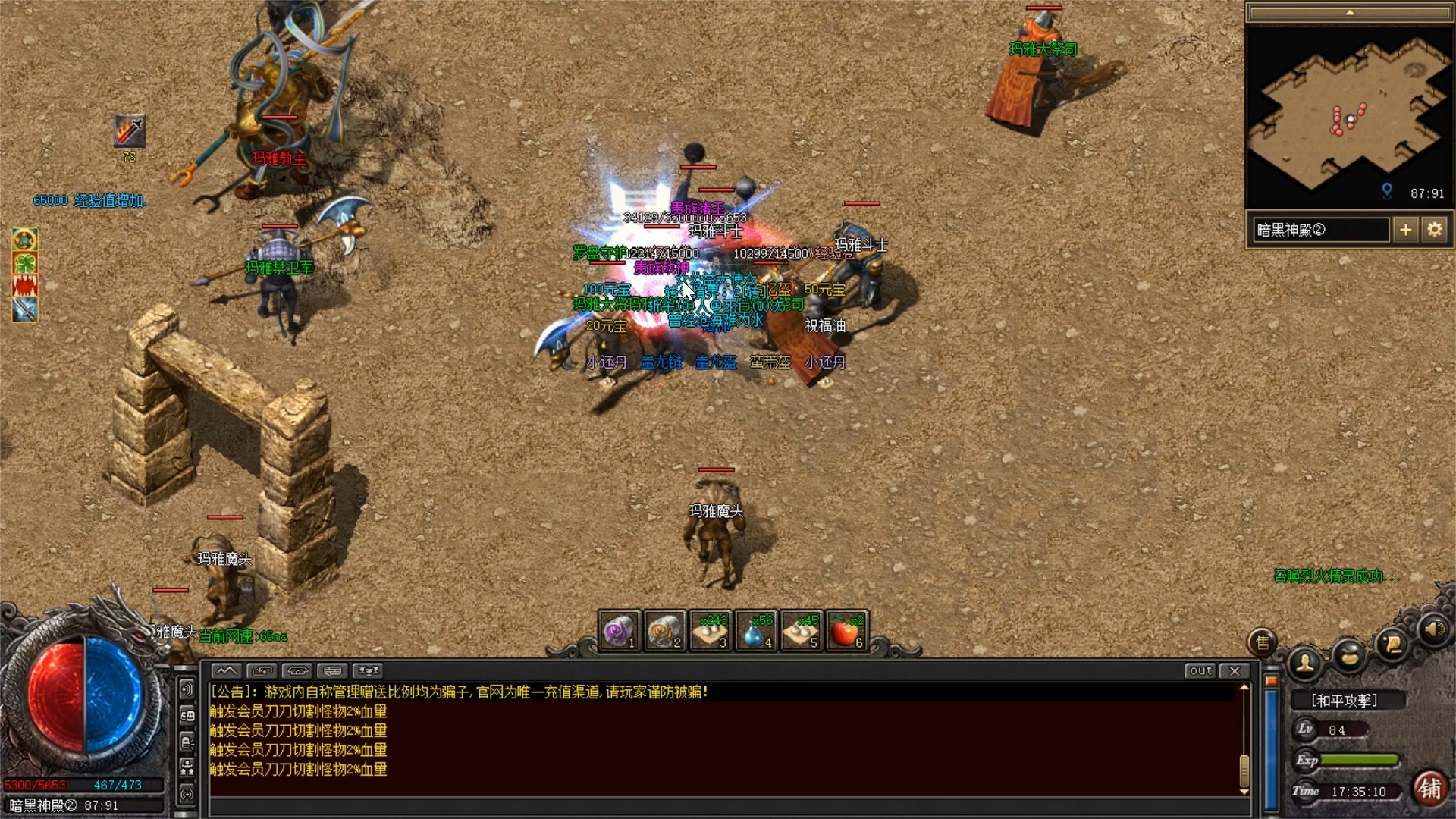1456x819 pixels.
Task: Click the out button on the chat bar
Action: tap(1200, 670)
